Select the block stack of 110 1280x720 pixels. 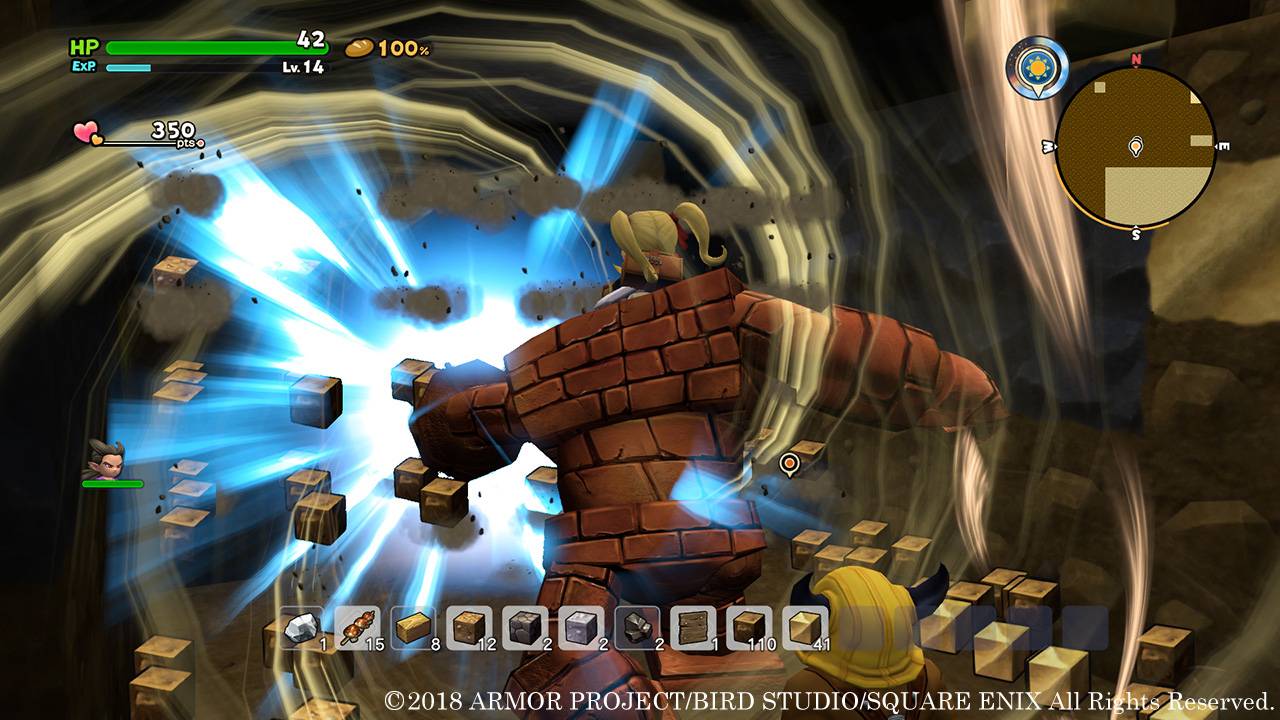[750, 628]
